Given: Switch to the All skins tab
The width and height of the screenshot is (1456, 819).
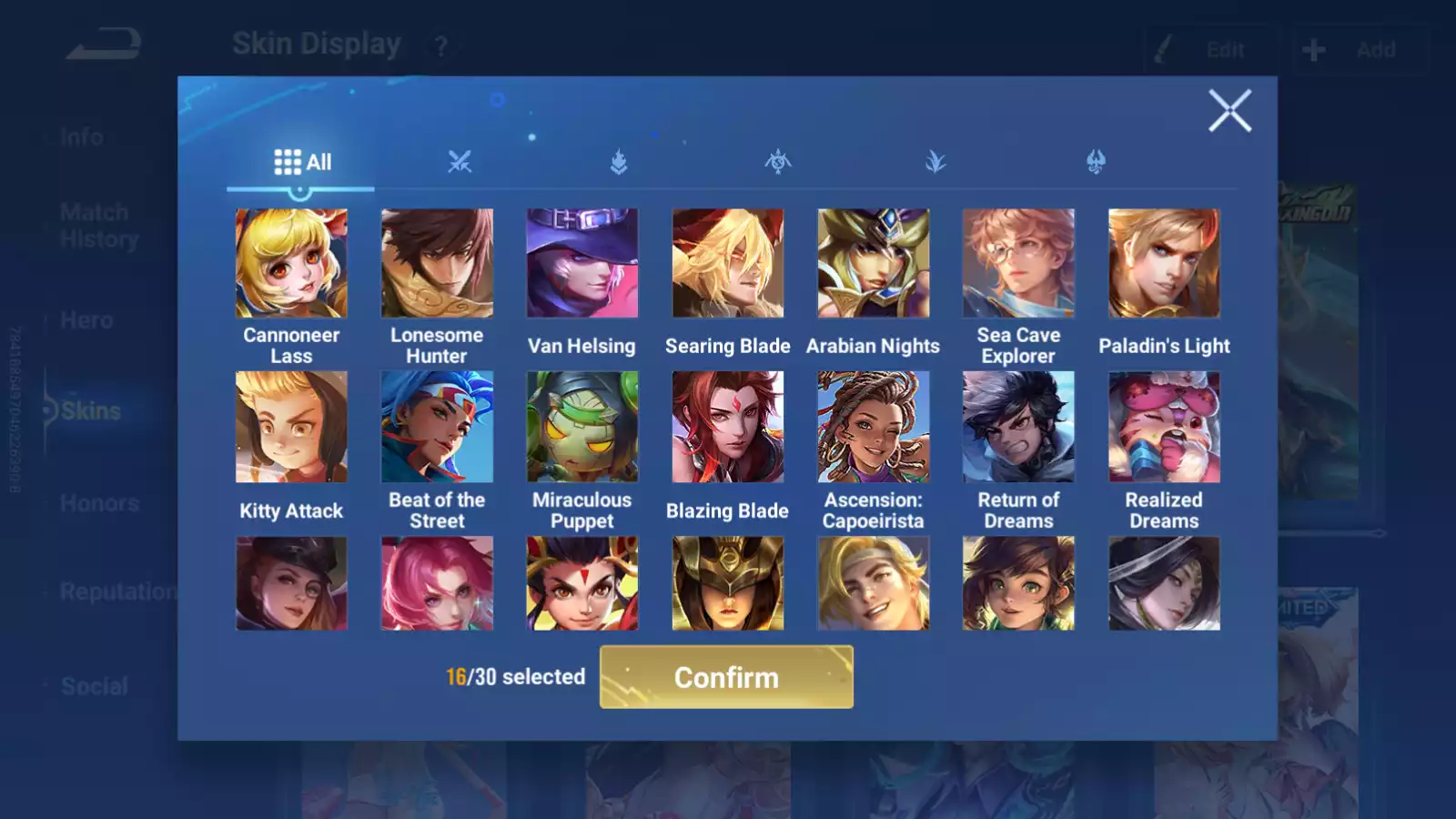Looking at the screenshot, I should (301, 162).
